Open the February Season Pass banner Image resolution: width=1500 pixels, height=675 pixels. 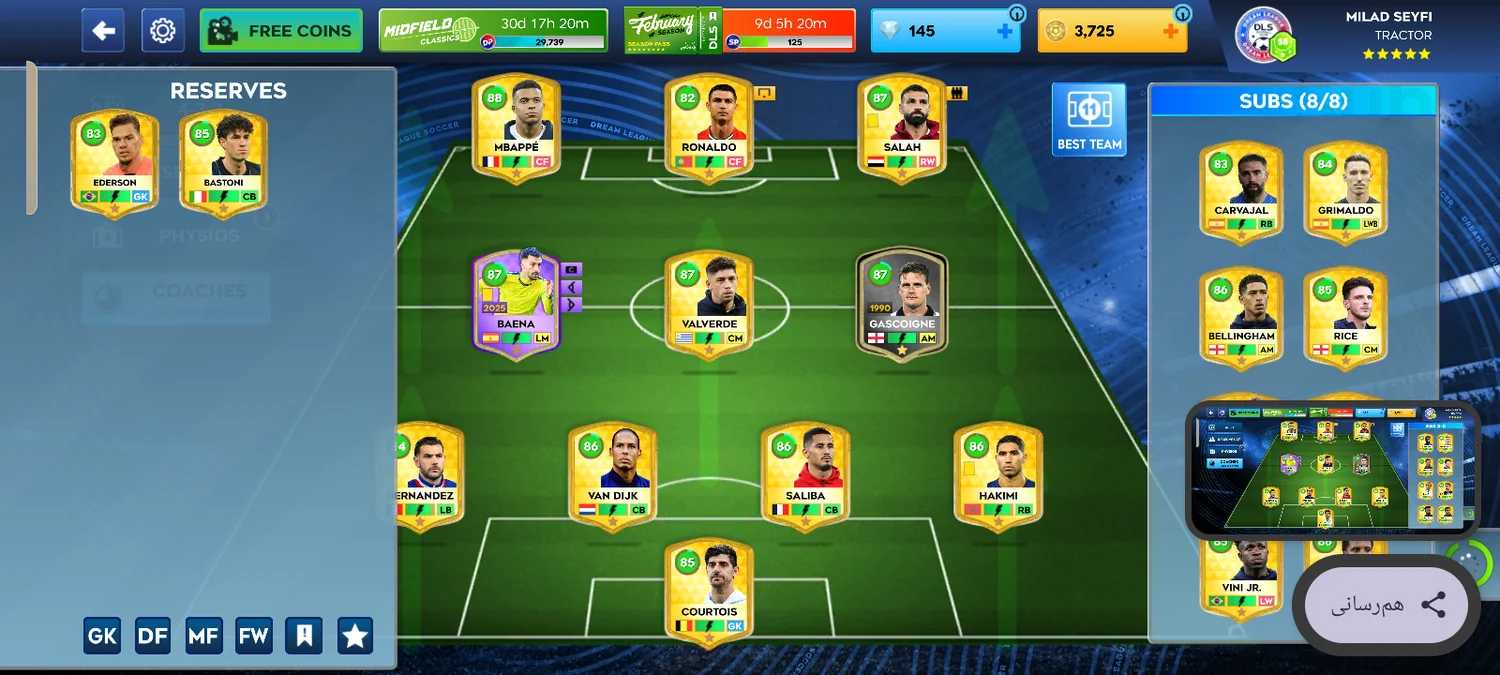[739, 31]
